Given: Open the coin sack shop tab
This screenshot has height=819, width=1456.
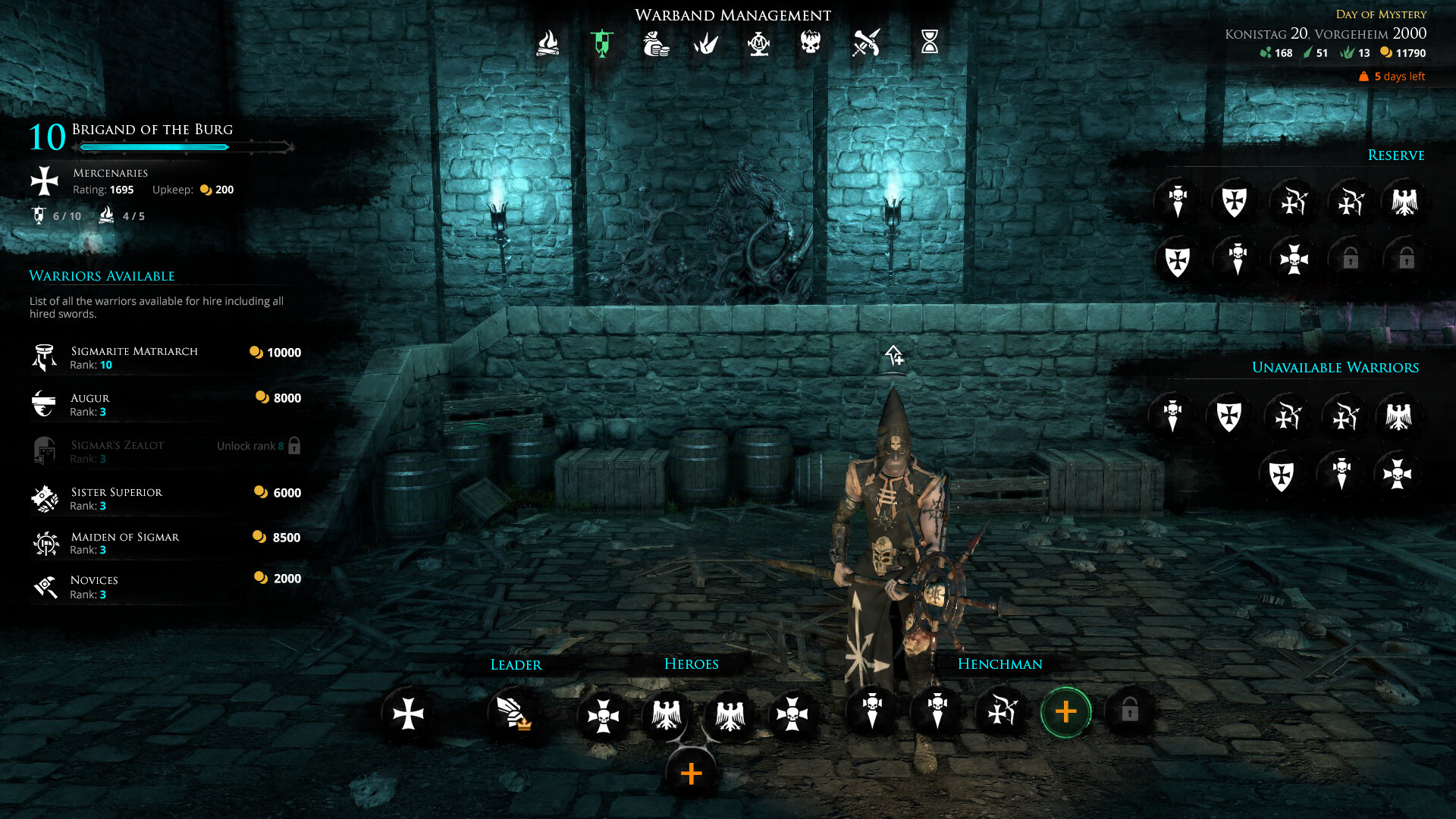Looking at the screenshot, I should point(655,43).
